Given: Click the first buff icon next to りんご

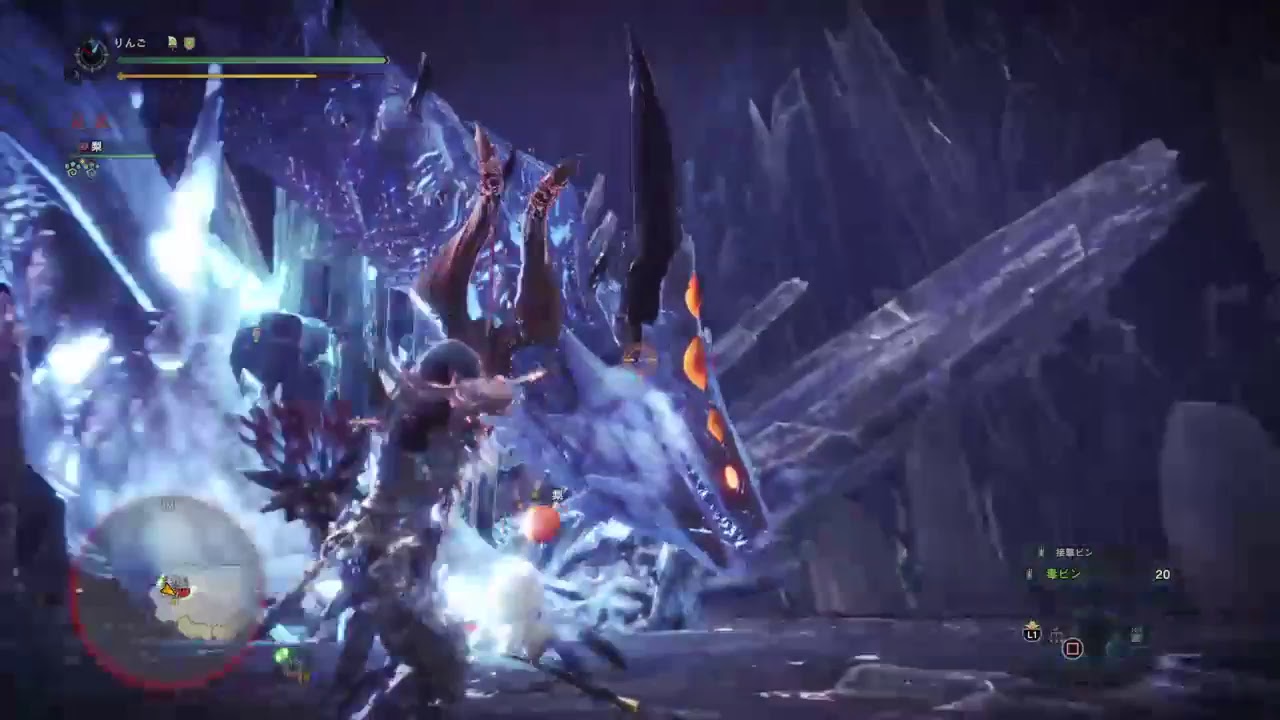Looking at the screenshot, I should 172,42.
